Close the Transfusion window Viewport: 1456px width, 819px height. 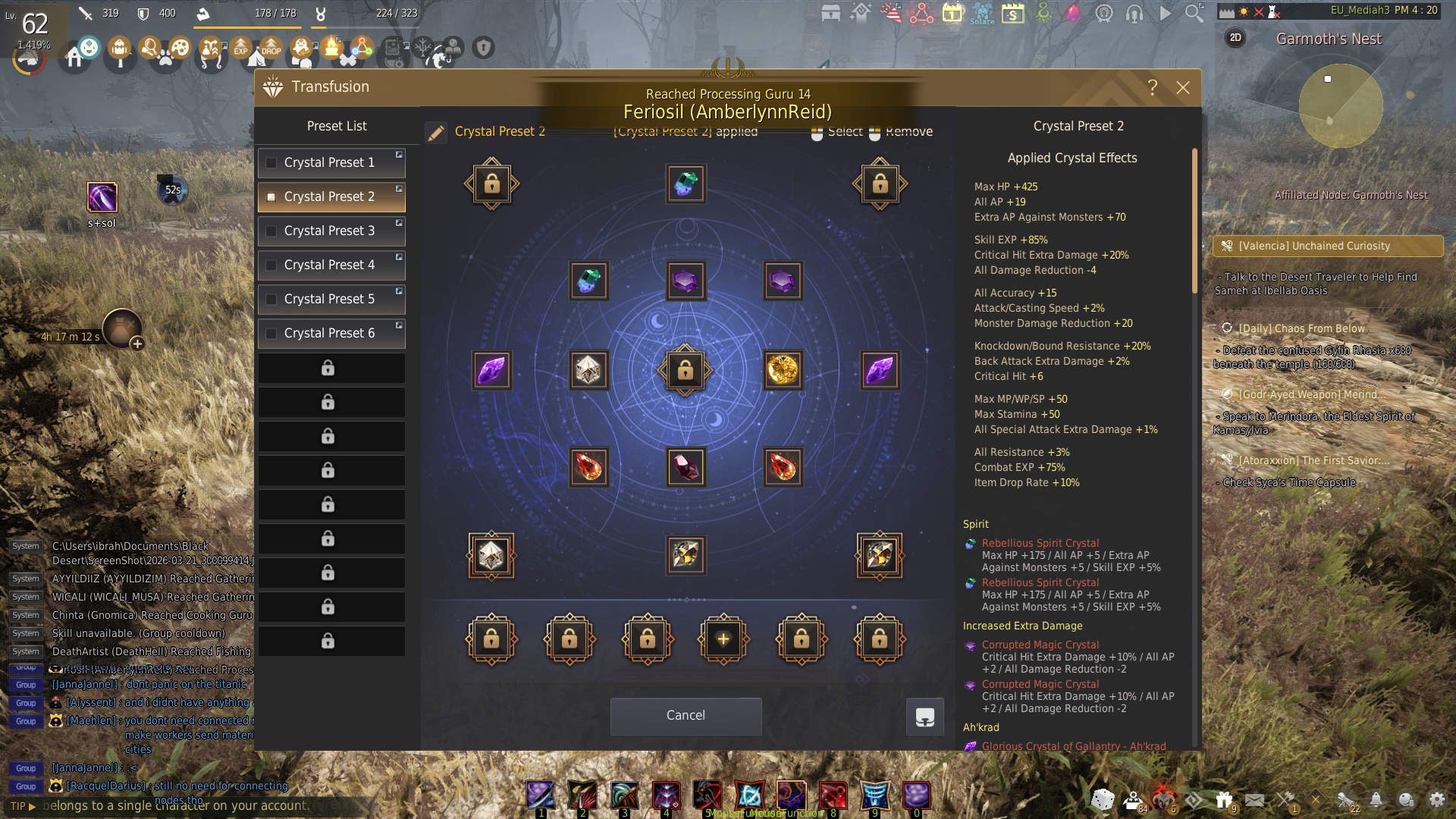[1182, 88]
